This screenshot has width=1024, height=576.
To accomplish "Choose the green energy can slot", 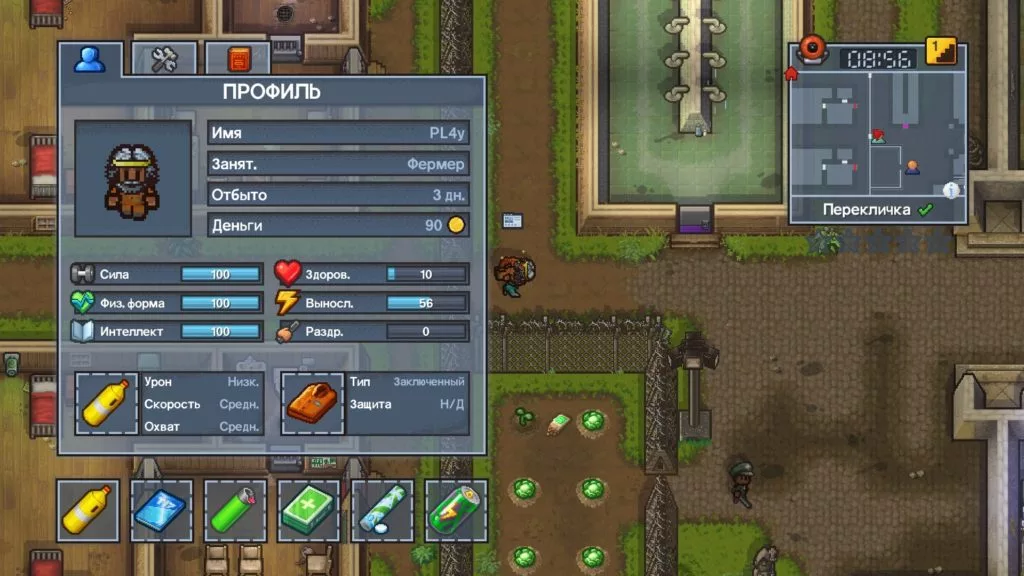I will (x=456, y=510).
